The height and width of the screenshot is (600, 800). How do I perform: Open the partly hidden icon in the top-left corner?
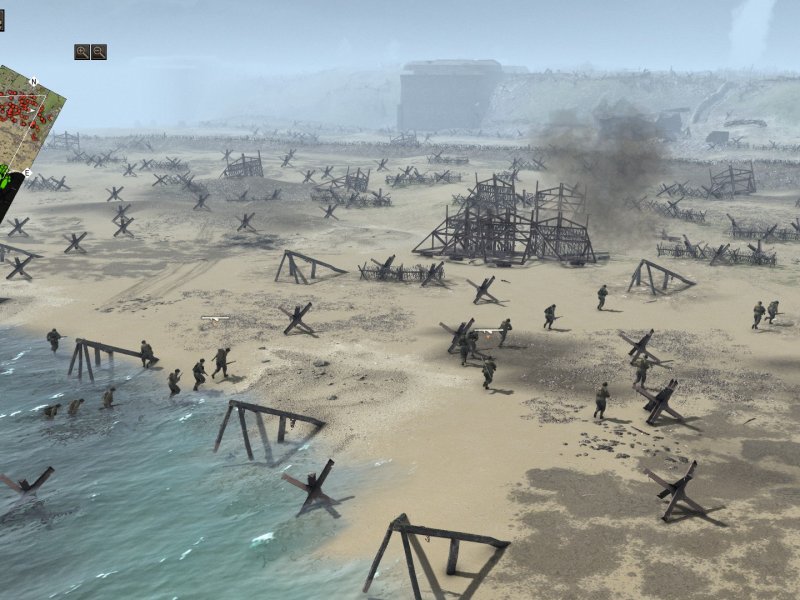[x=2, y=20]
